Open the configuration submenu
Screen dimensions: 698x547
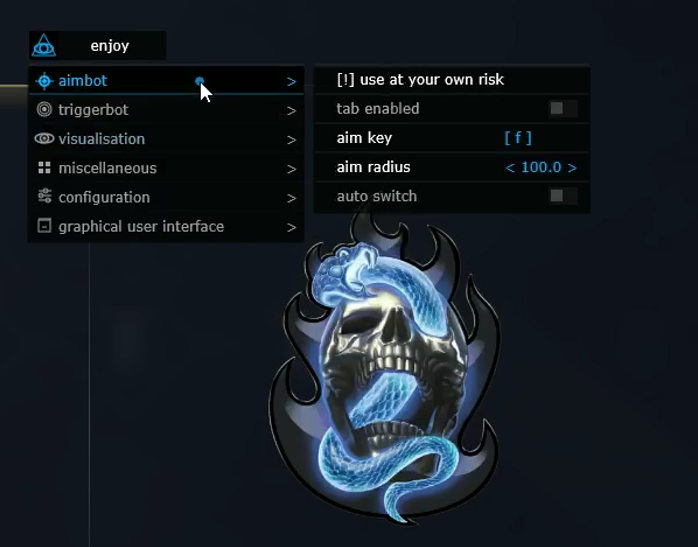[x=104, y=197]
